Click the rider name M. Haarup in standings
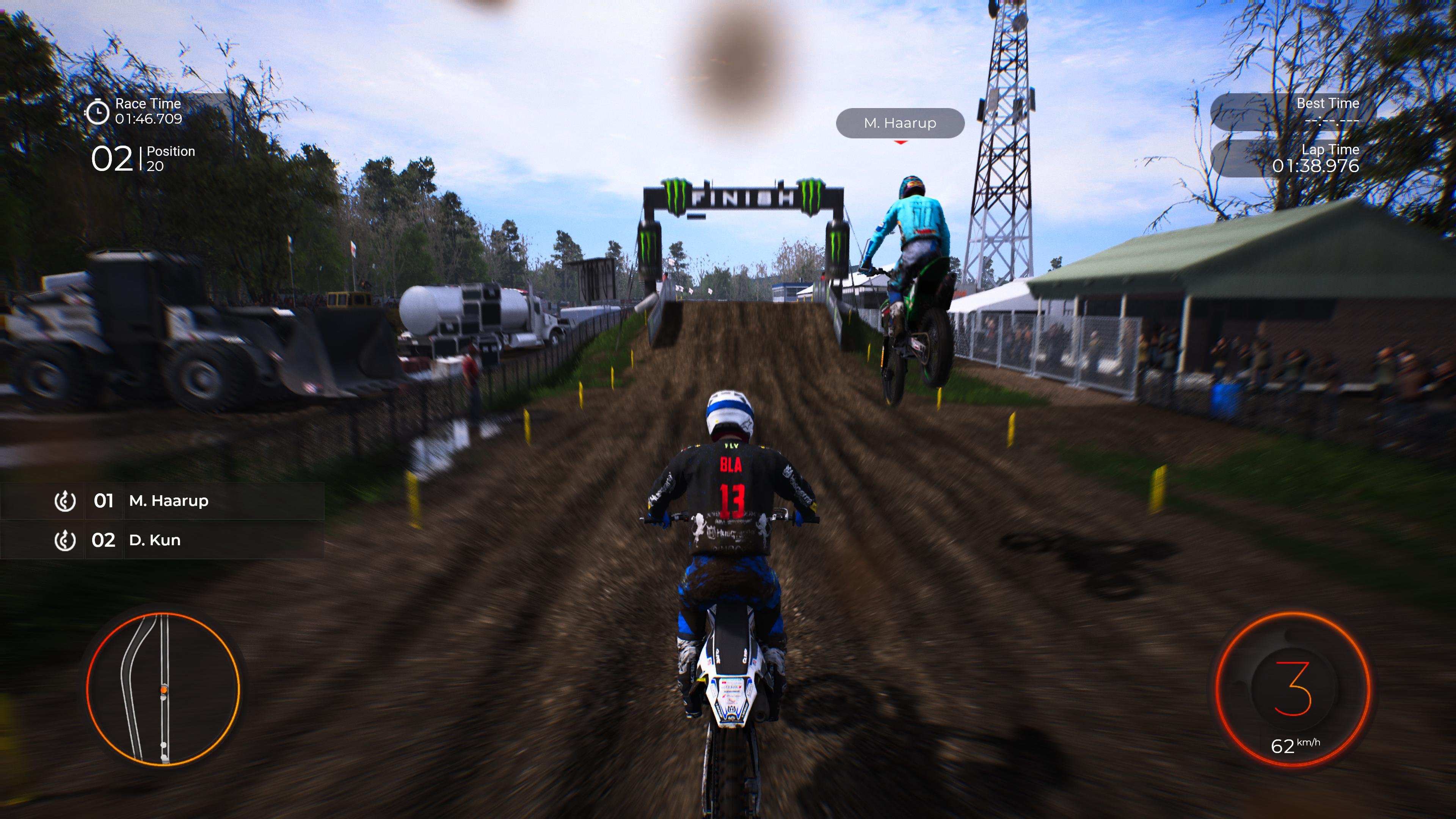The height and width of the screenshot is (819, 1456). click(x=169, y=501)
